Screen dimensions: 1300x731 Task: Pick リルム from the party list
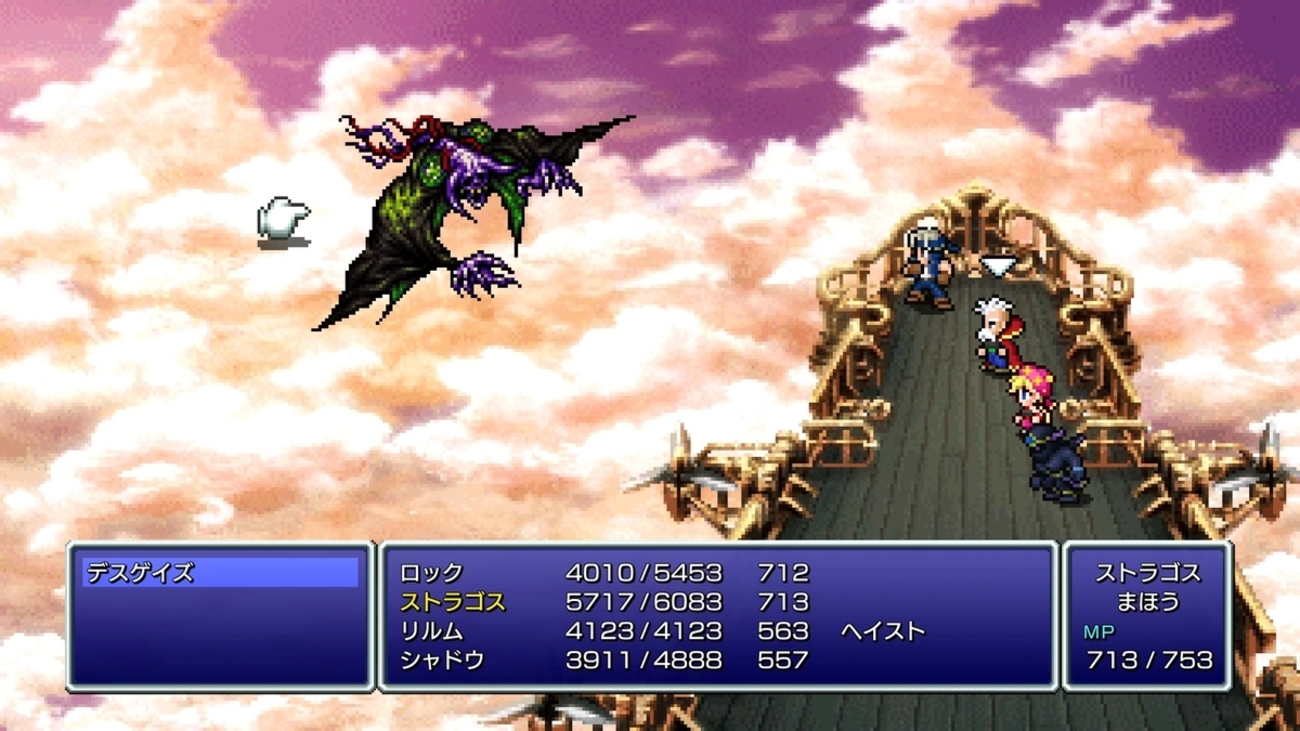click(432, 631)
